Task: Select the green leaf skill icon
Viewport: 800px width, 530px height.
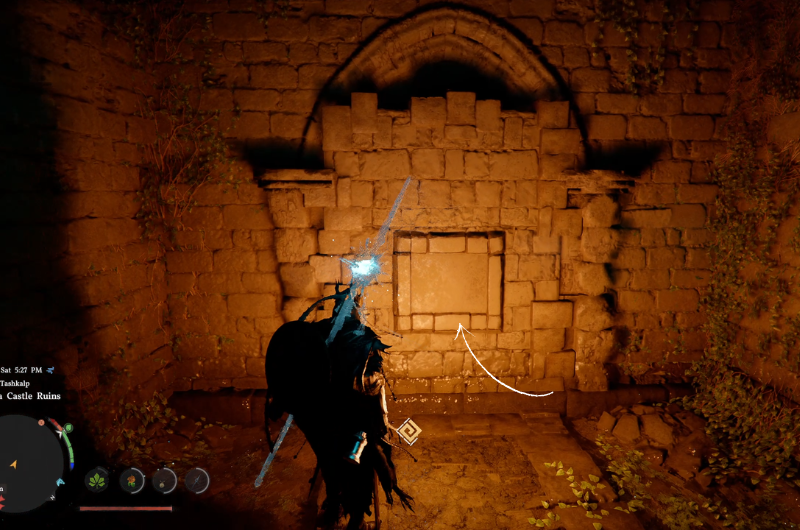Action: click(x=98, y=480)
